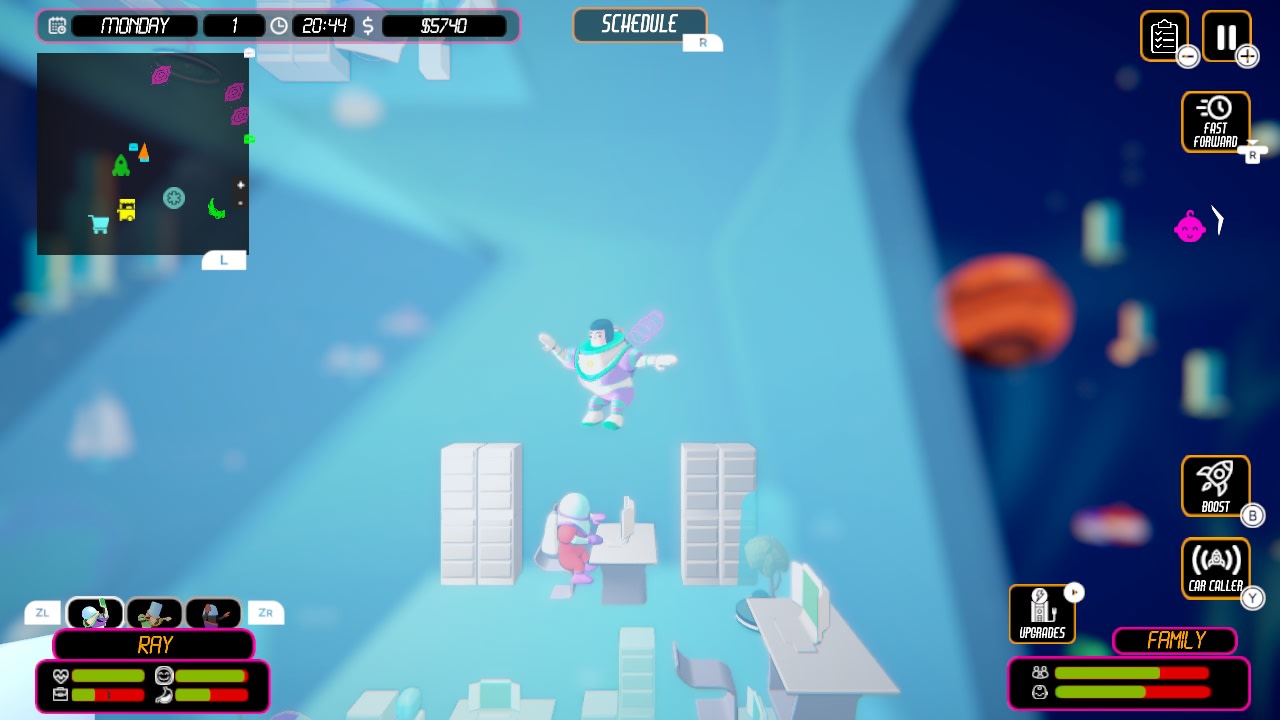
Task: Click Ray's hunger bar next to the stomach icon
Action: 212,696
